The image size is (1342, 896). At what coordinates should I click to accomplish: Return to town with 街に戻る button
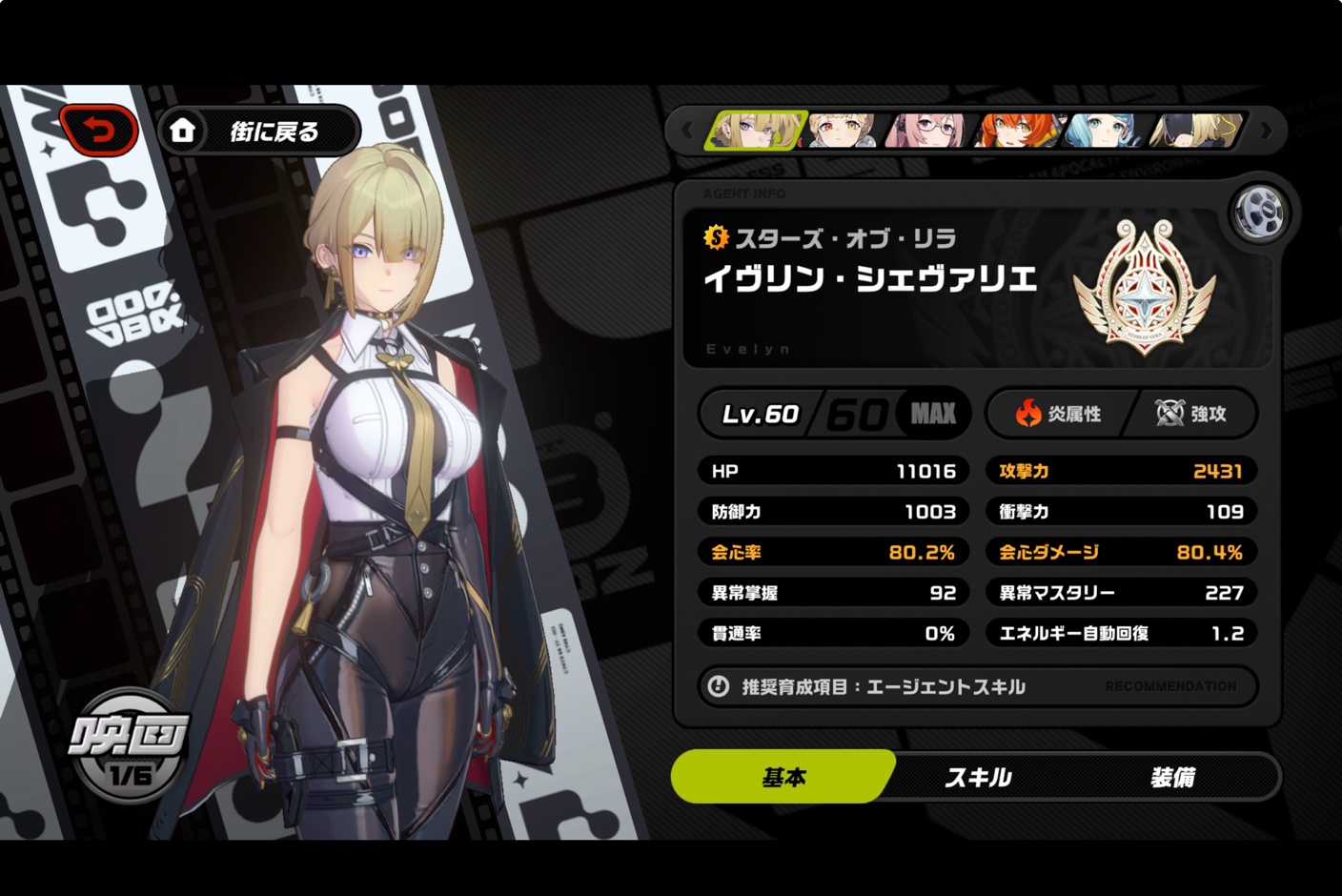(259, 132)
